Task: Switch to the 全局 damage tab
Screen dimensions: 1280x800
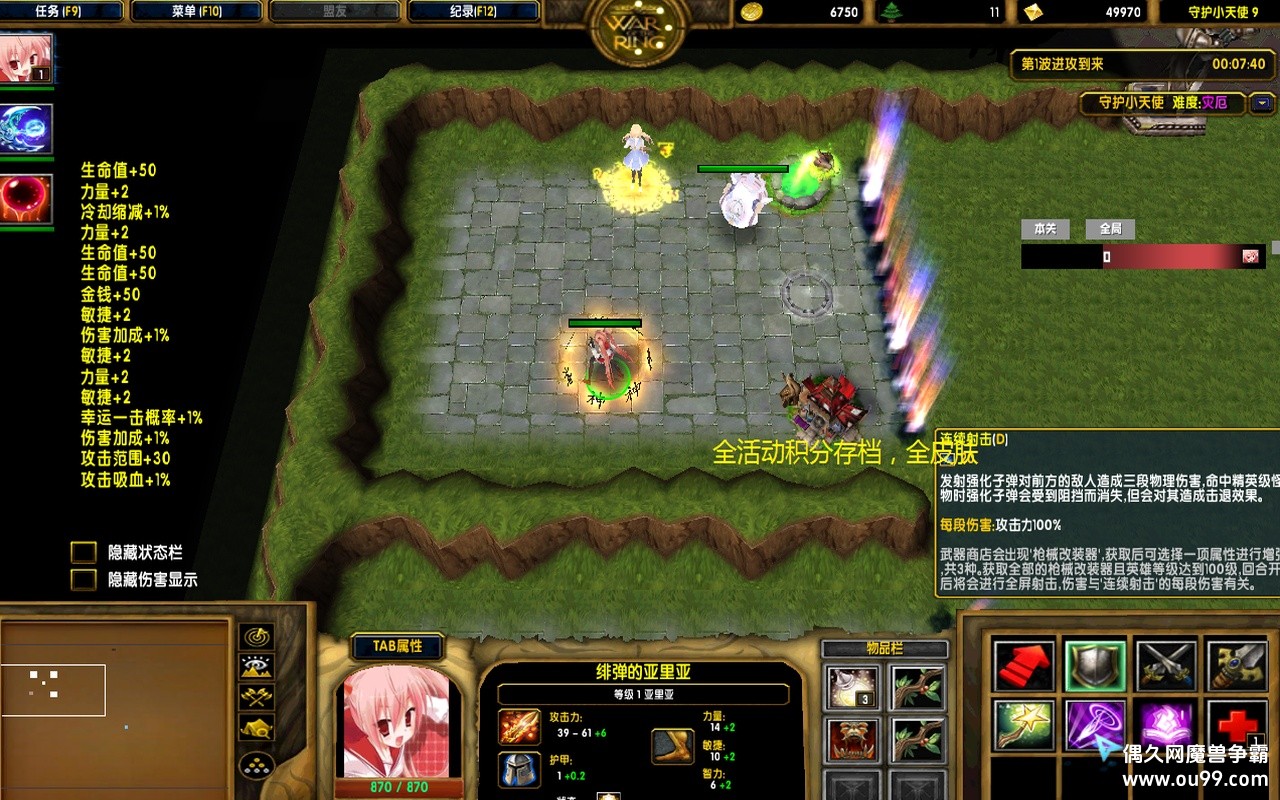Action: (1110, 229)
